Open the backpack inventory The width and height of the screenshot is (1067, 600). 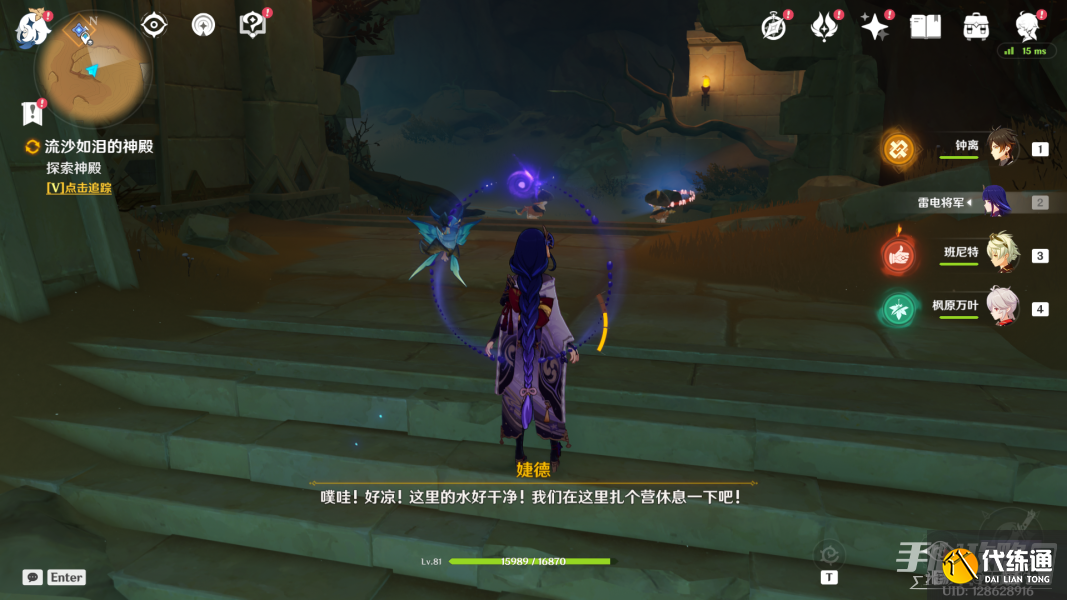(x=976, y=27)
